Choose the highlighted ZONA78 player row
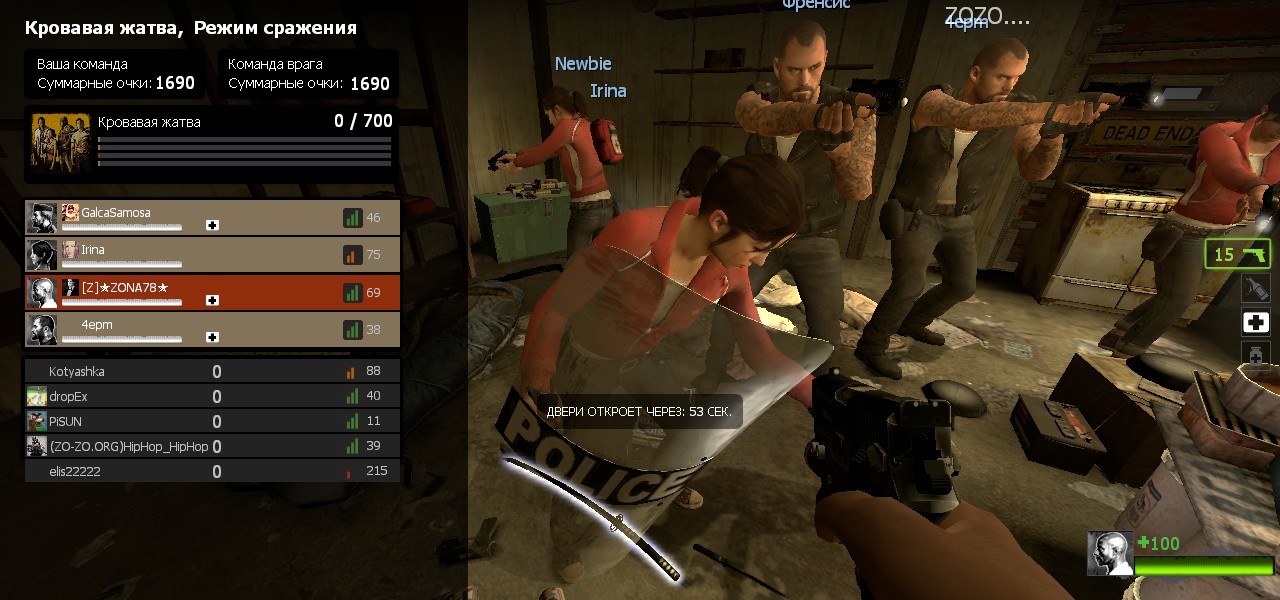The height and width of the screenshot is (600, 1280). [212, 292]
